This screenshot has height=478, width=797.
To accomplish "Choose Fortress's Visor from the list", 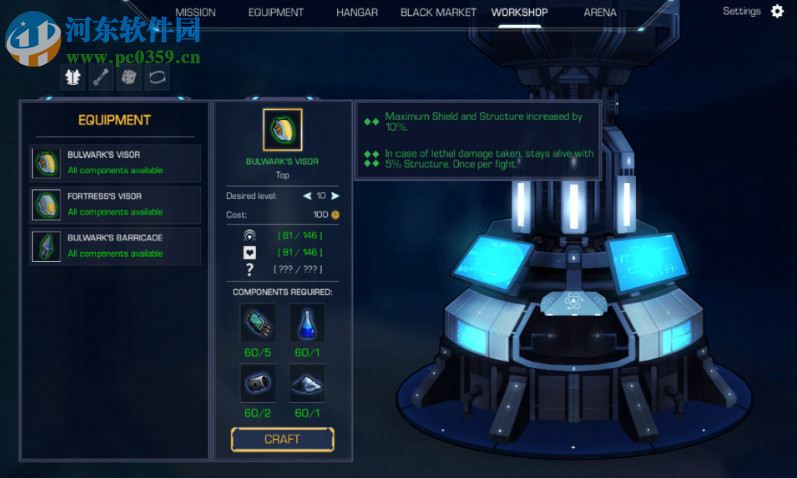I will [x=115, y=204].
